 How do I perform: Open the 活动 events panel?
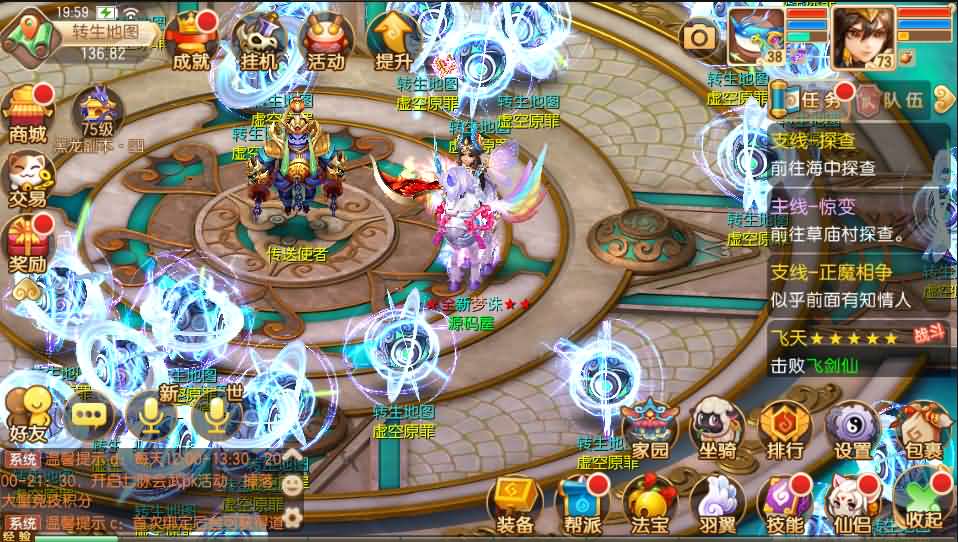click(x=326, y=41)
